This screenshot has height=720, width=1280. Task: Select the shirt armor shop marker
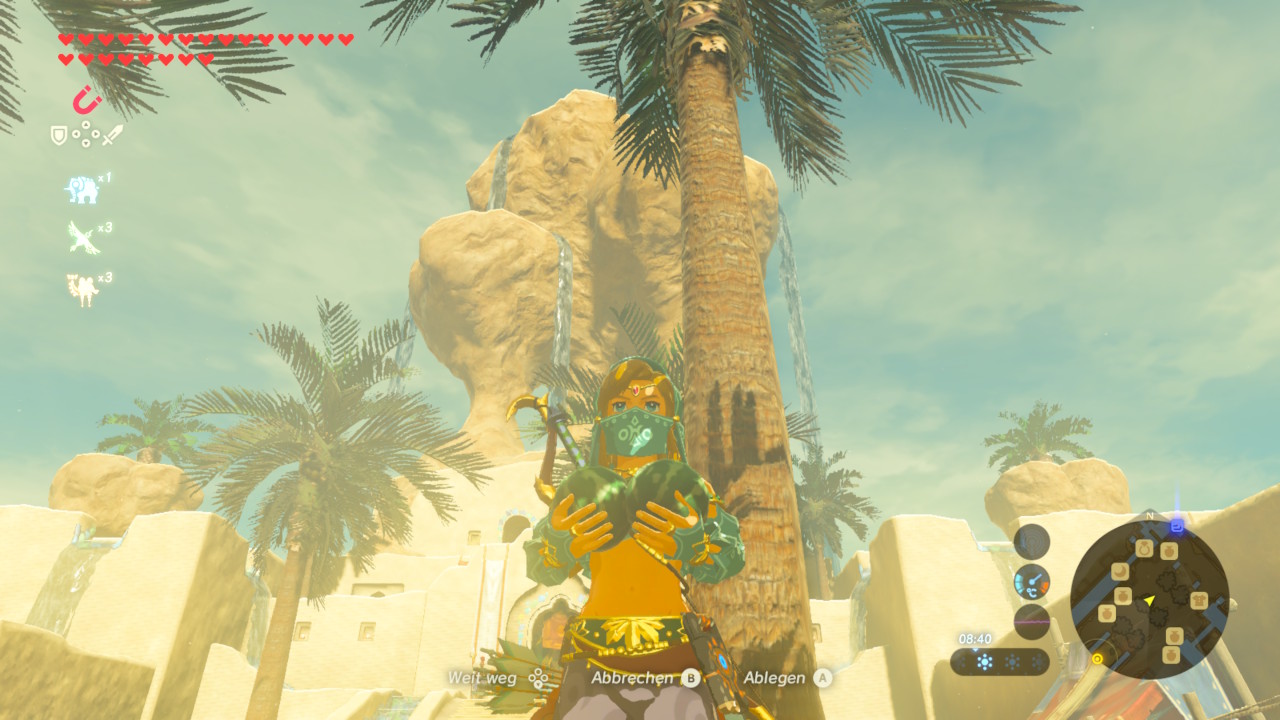coord(1201,599)
